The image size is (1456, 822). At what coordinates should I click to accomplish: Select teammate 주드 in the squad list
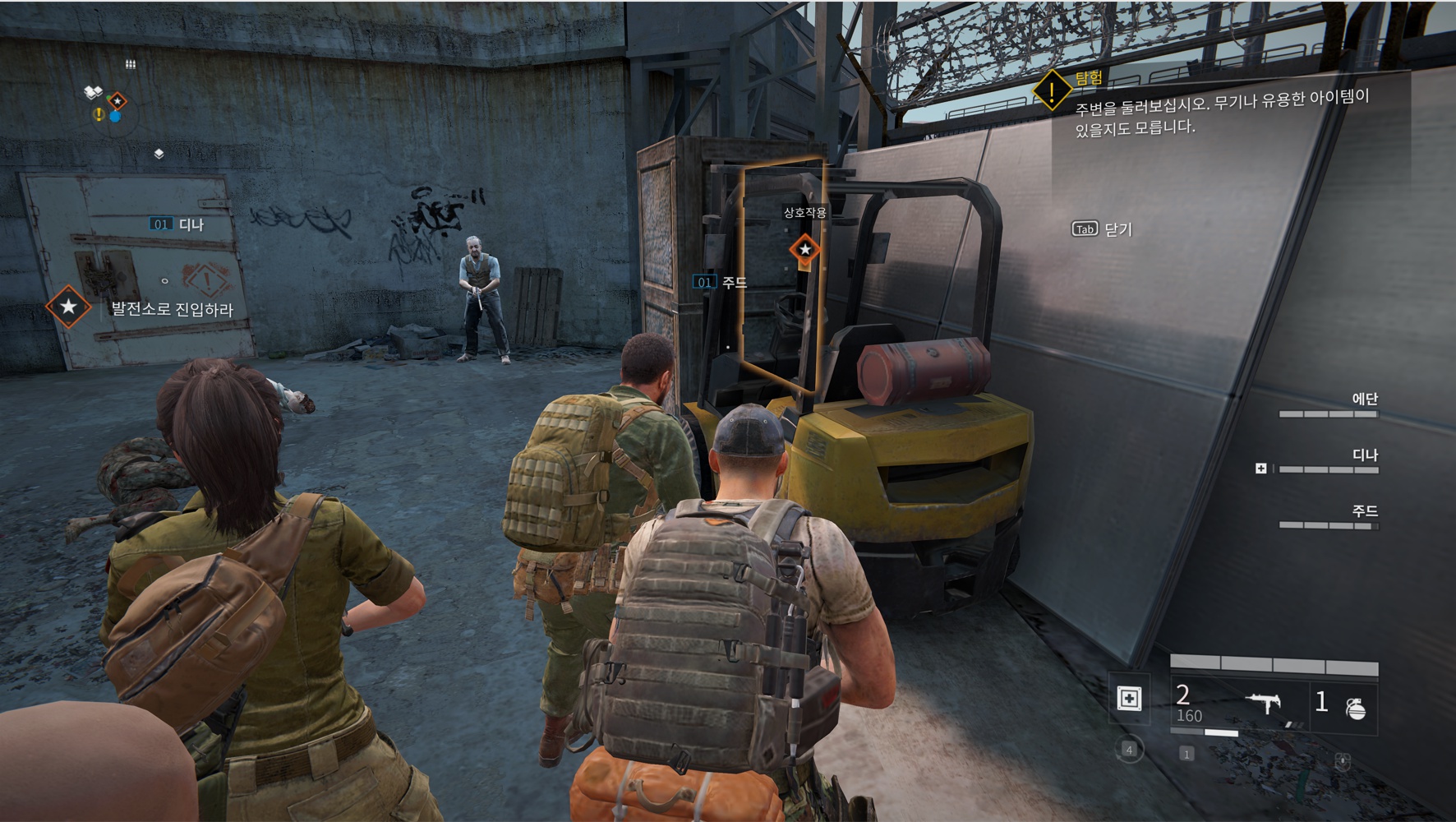click(x=1364, y=511)
